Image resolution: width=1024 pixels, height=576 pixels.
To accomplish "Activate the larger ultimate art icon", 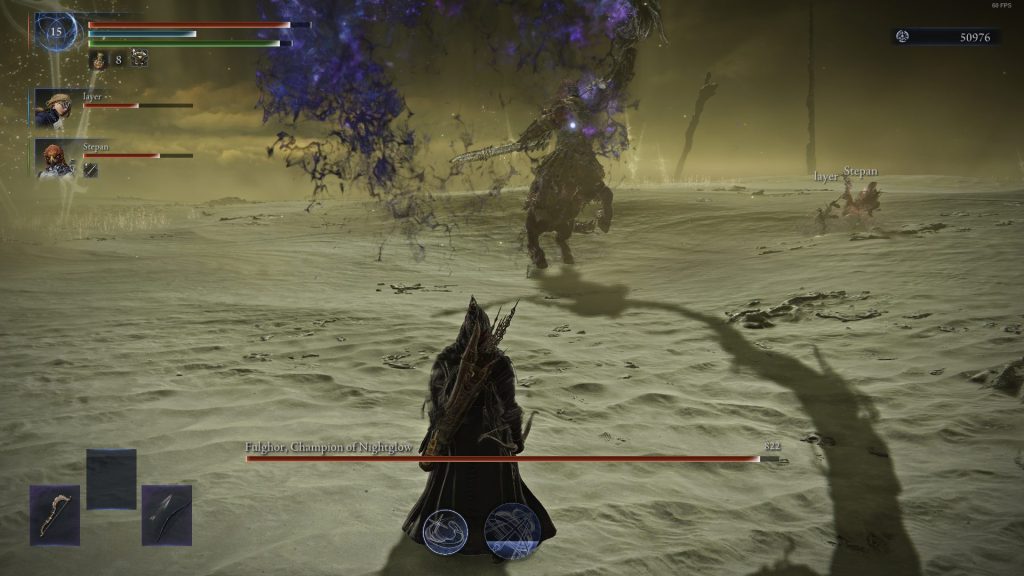I will pyautogui.click(x=512, y=530).
